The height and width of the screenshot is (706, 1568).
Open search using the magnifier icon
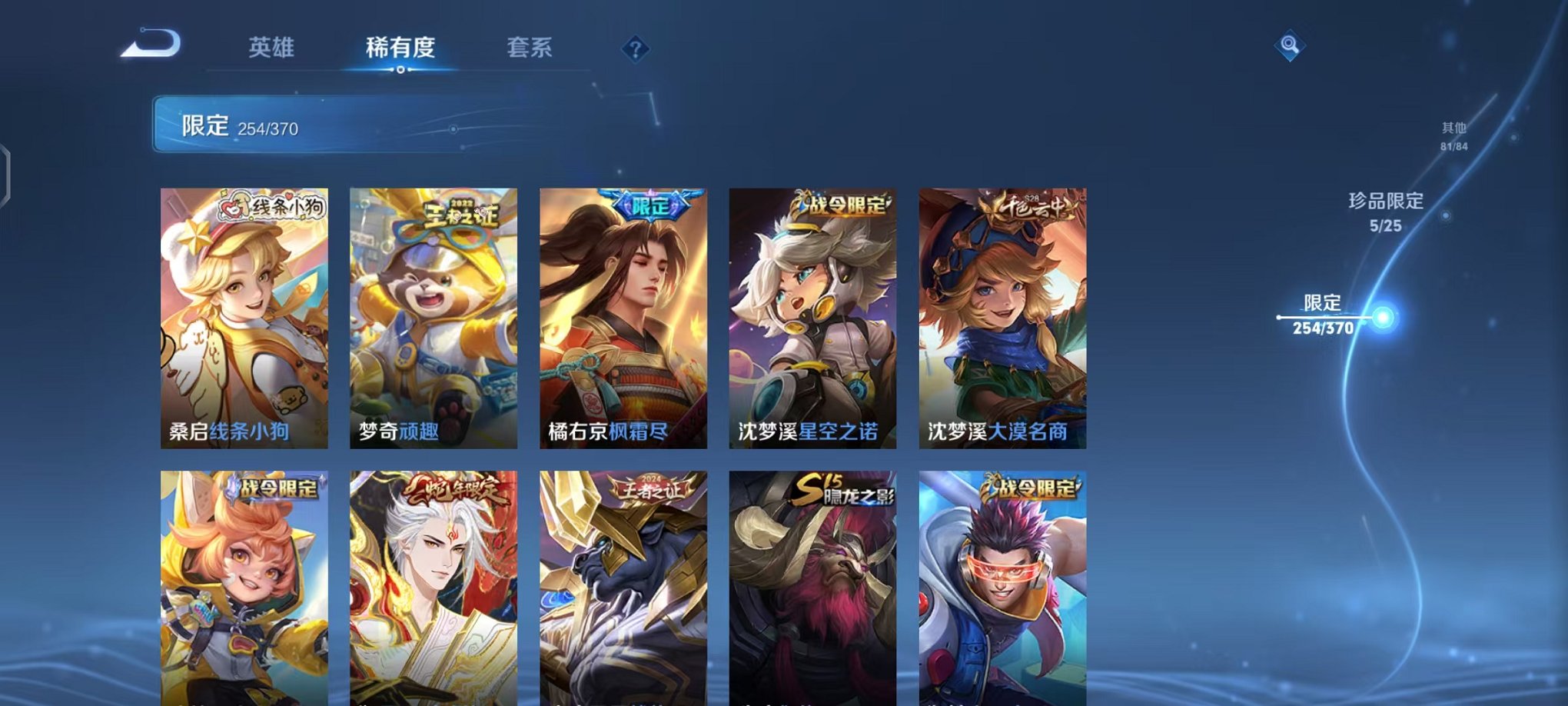1291,46
